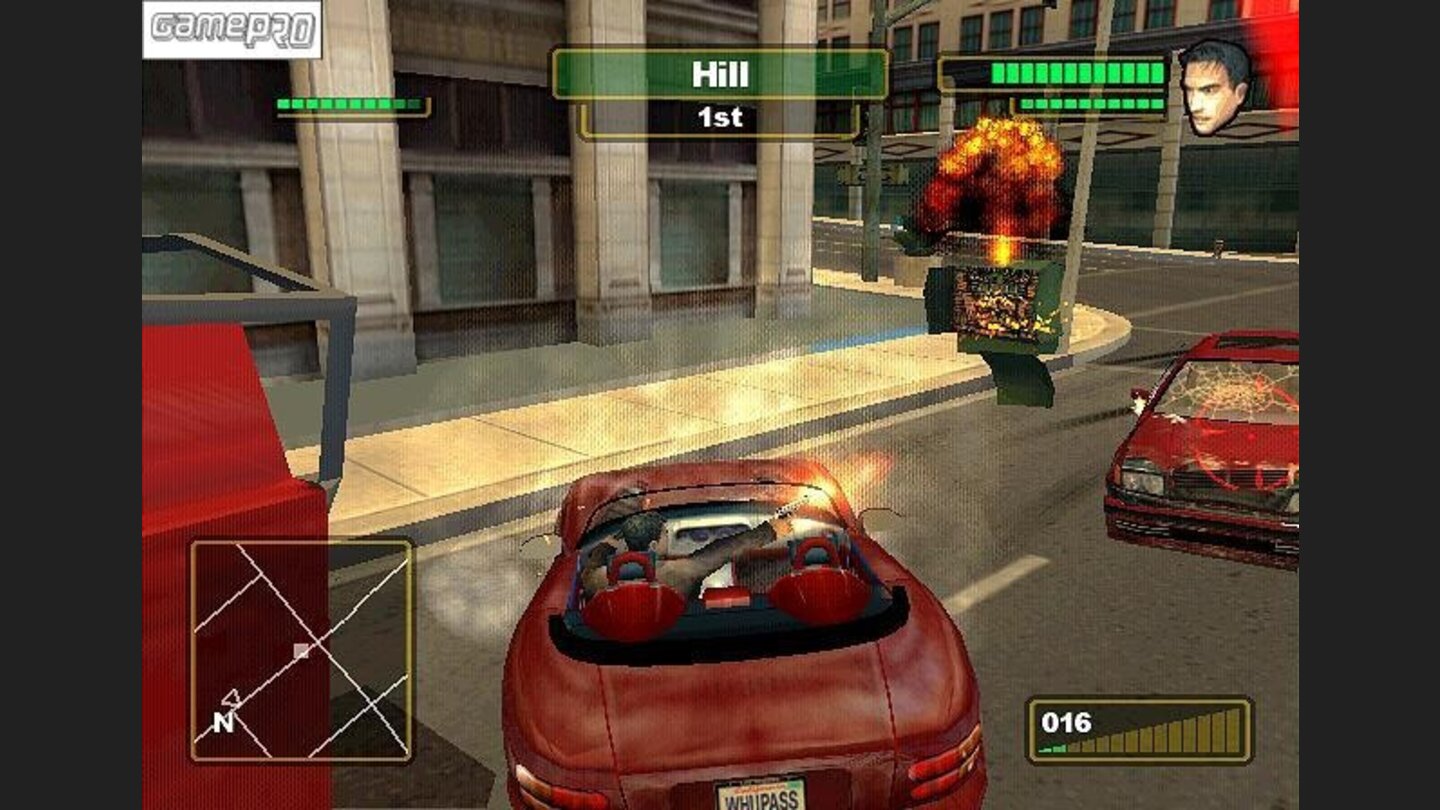Click the street minimap
Viewport: 1440px width, 810px height.
click(302, 650)
